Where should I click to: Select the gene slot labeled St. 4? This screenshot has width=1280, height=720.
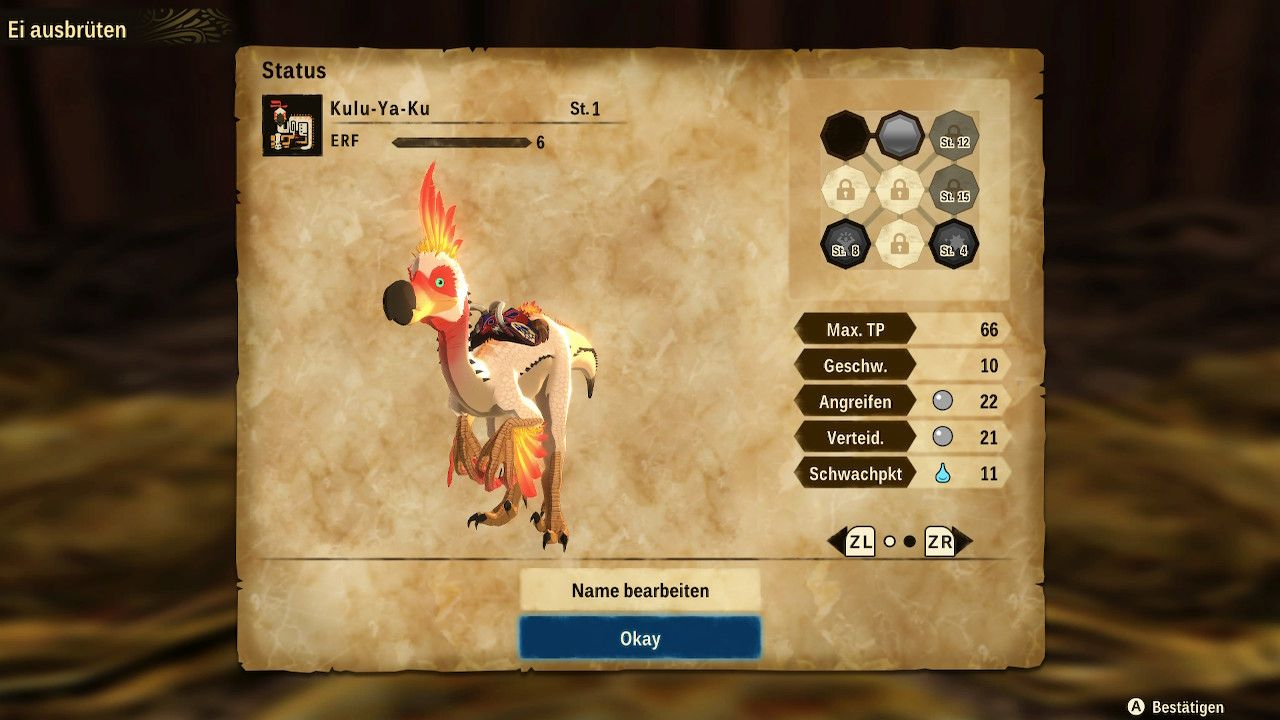click(953, 243)
